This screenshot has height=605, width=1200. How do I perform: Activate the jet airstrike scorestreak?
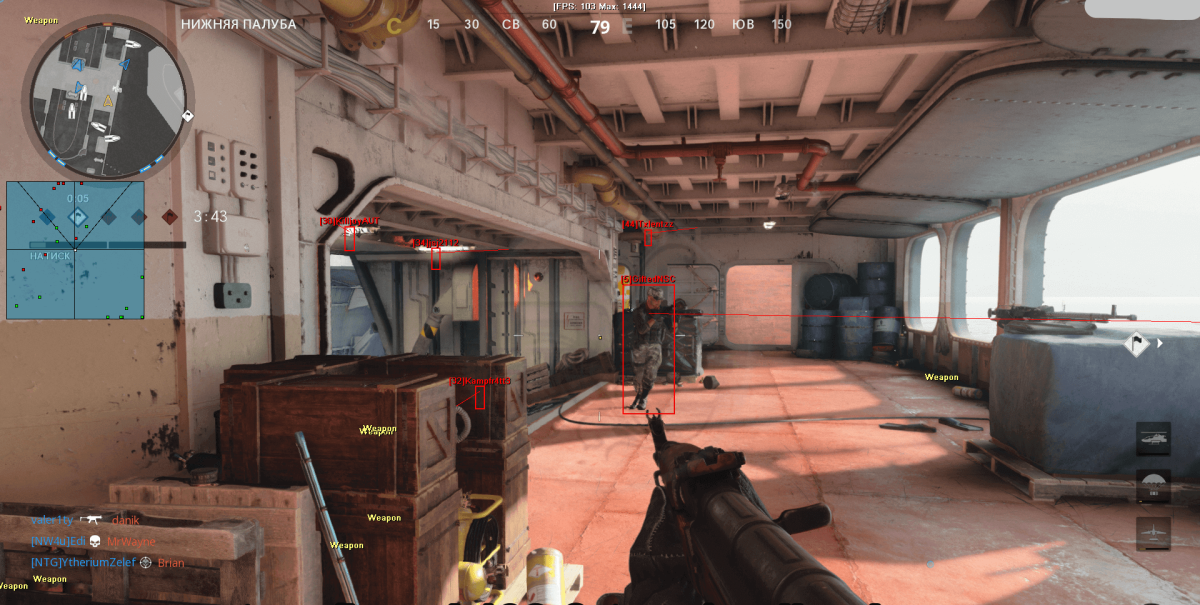1153,534
